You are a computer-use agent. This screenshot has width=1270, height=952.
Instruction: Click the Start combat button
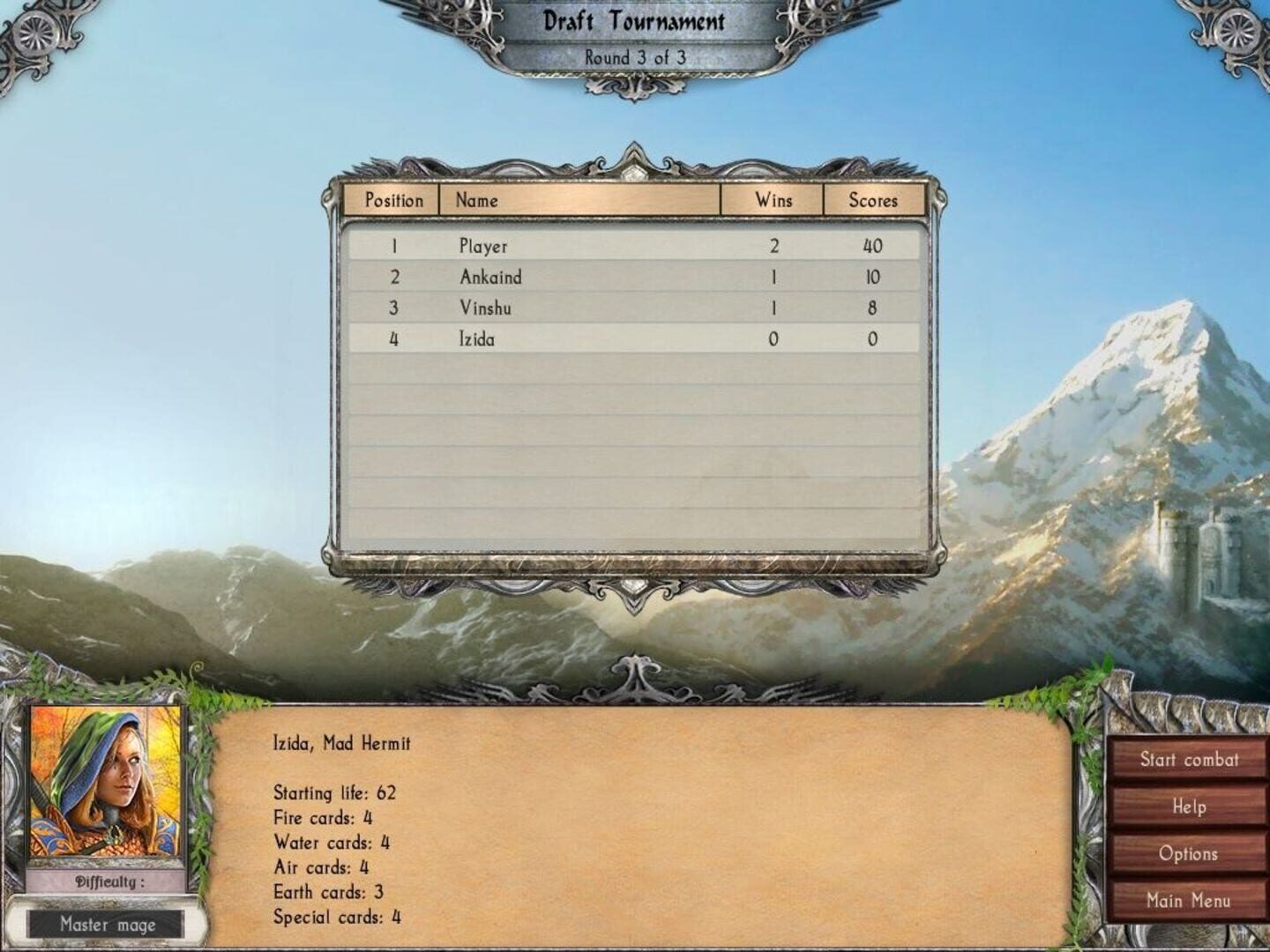(x=1190, y=759)
